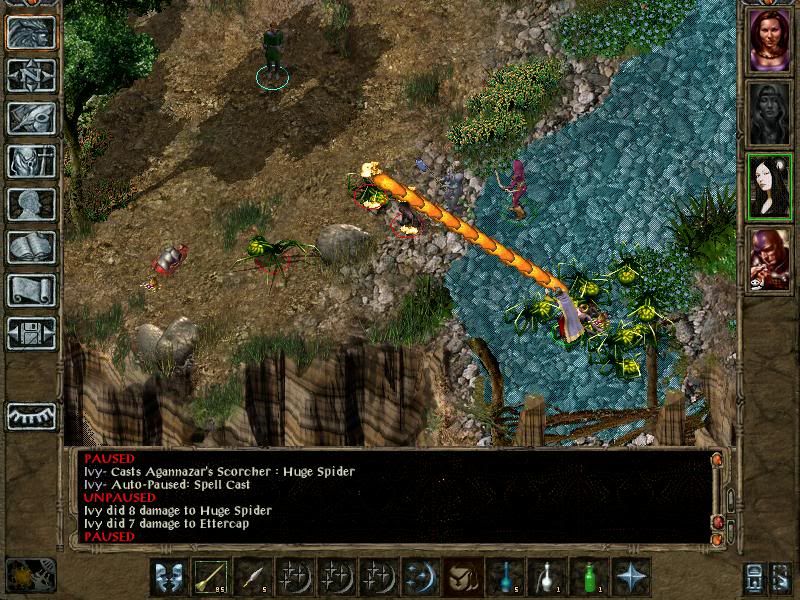The image size is (800, 600).
Task: Open the options menu floppy disk button
Action: point(31,333)
